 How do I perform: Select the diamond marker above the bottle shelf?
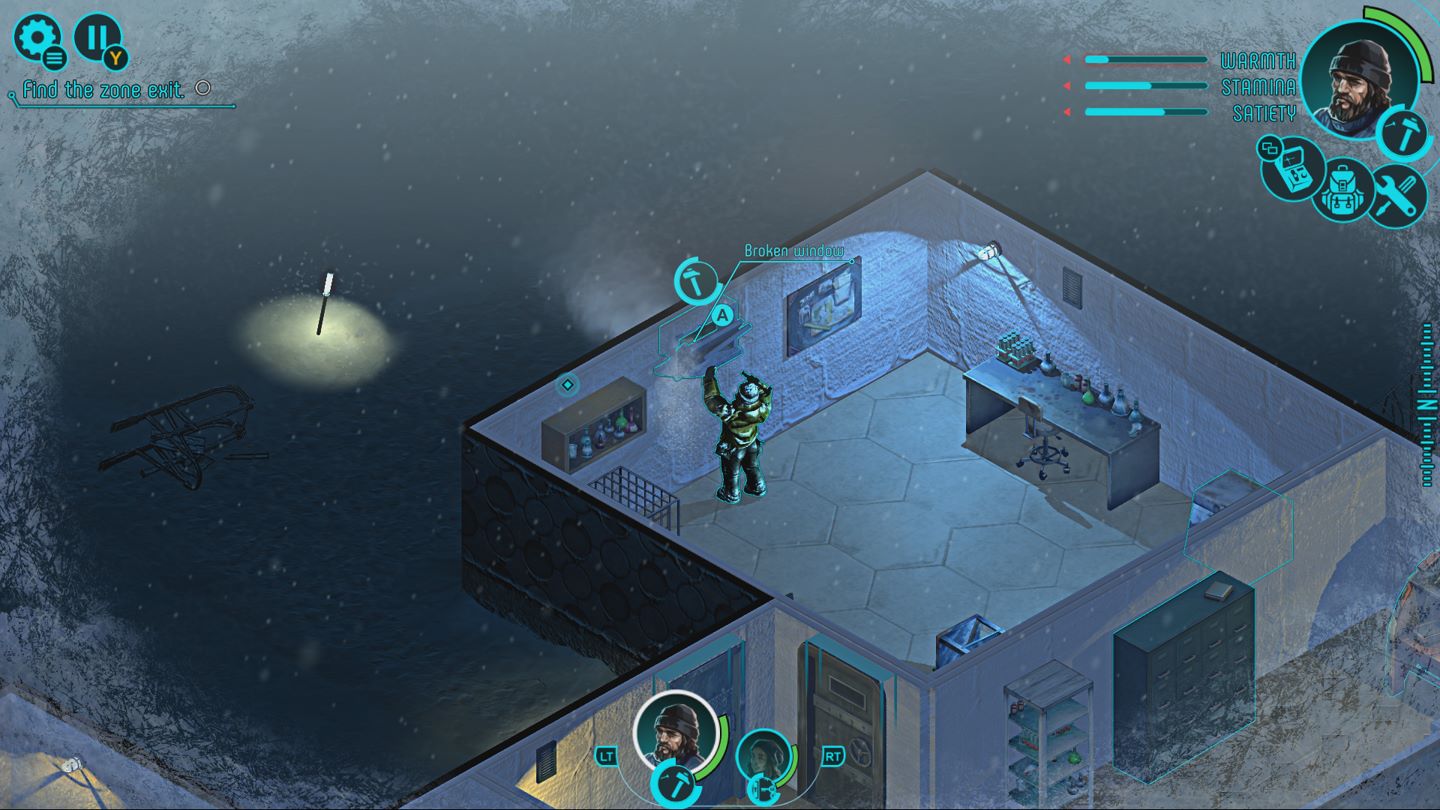pyautogui.click(x=567, y=385)
